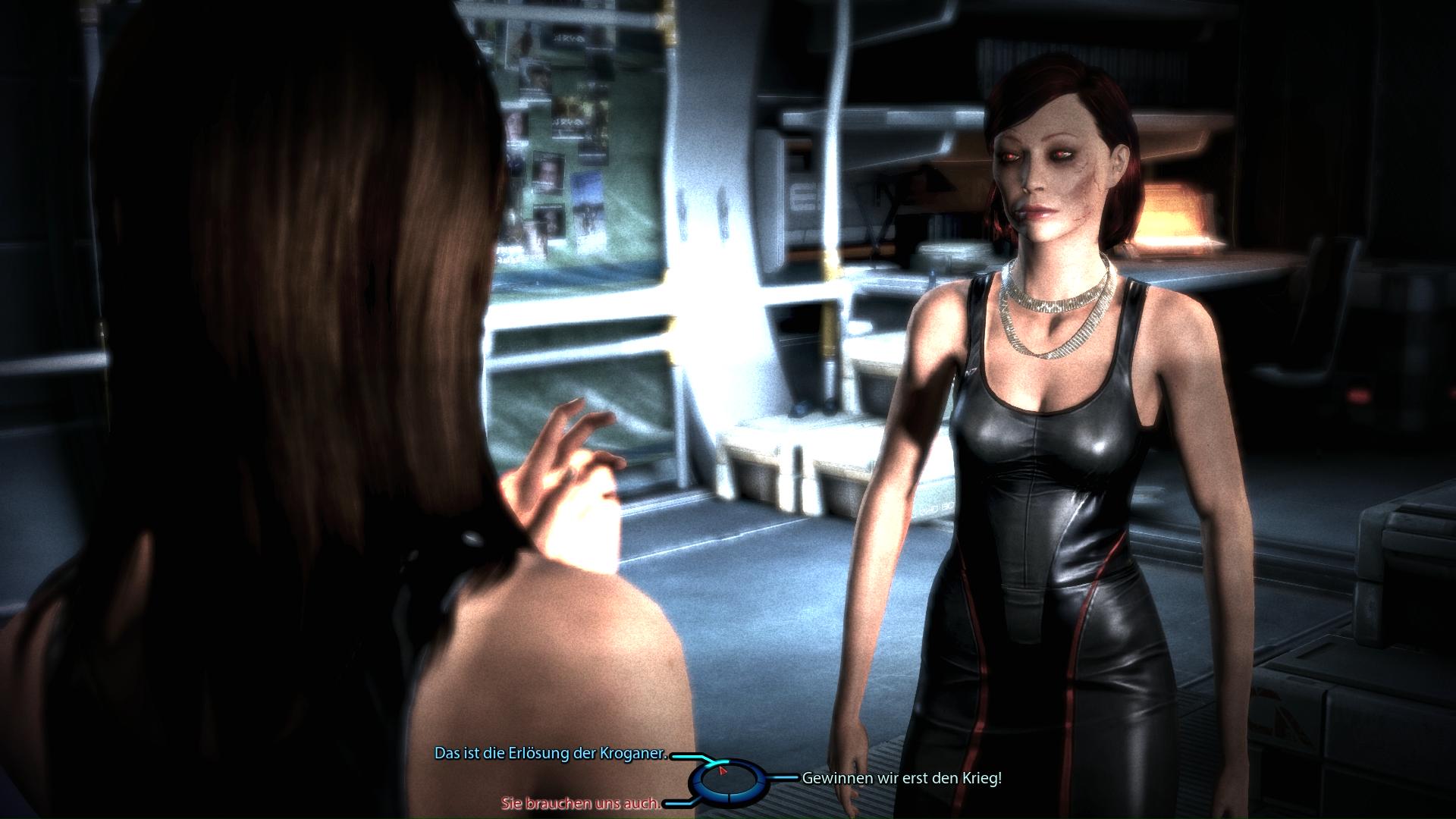Select reply "Gewinnen wir erst den Krieg!"

click(x=902, y=778)
